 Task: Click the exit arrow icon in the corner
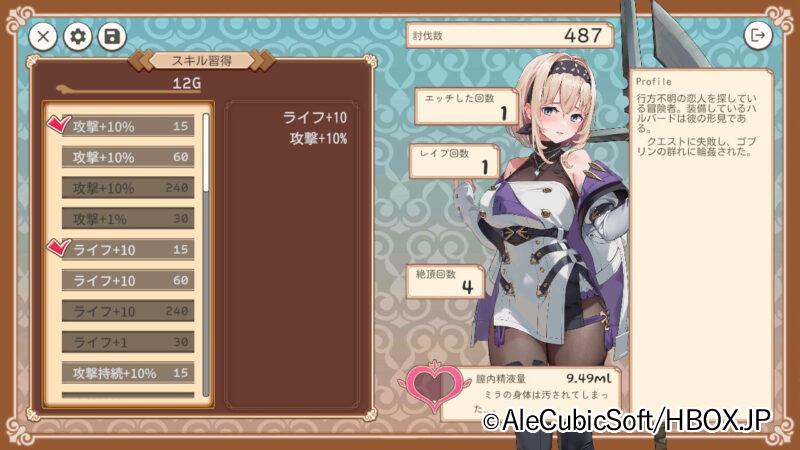pos(758,35)
